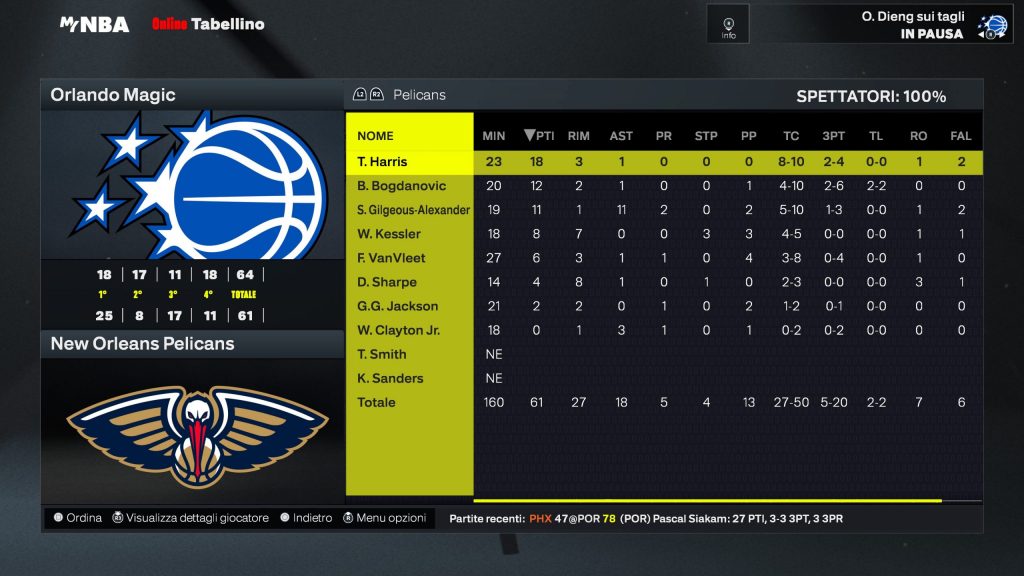Switch to the Pelicans team tab
Screen dimensions: 1024x576
(x=419, y=95)
